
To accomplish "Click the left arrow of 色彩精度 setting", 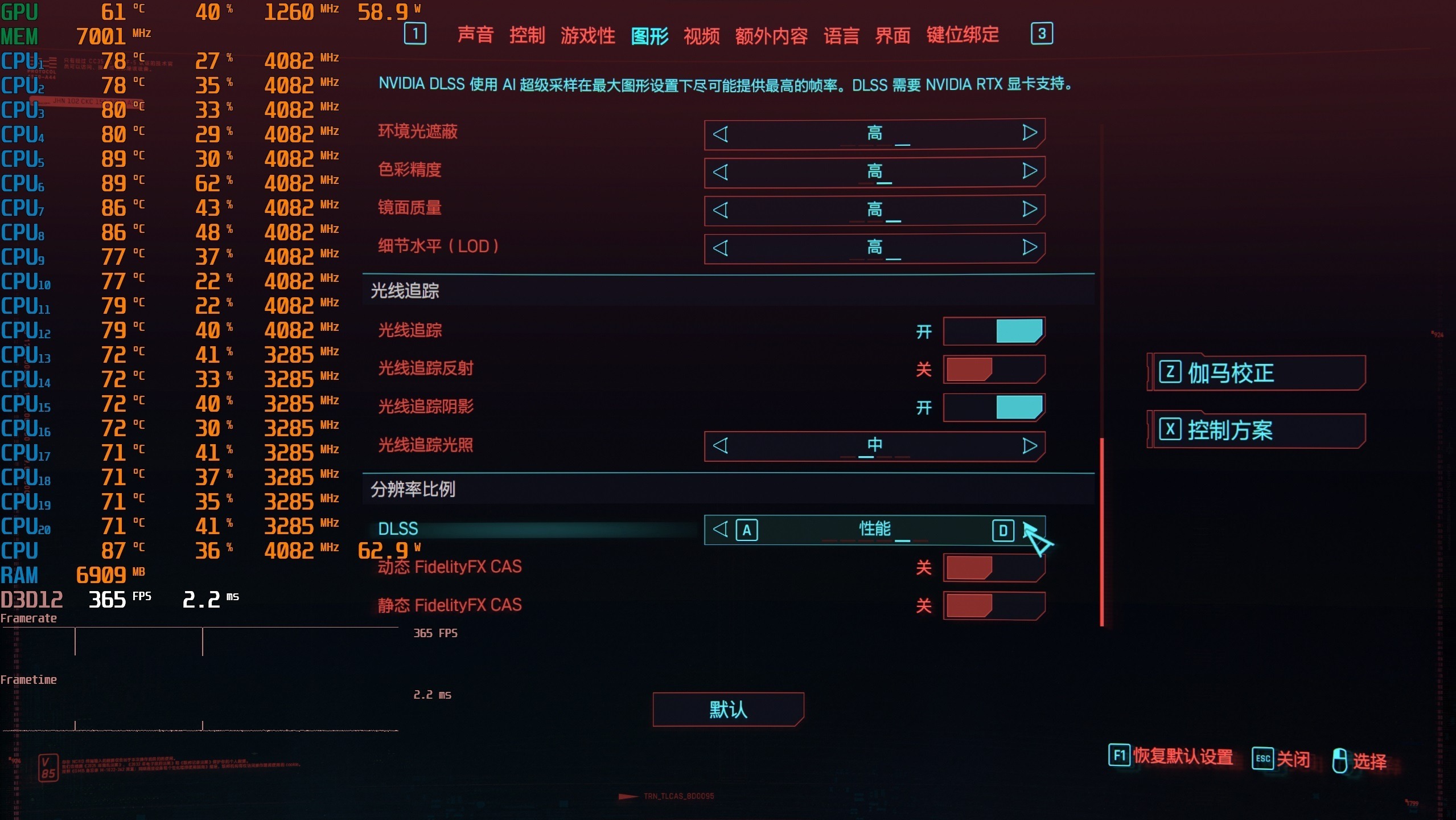I will pyautogui.click(x=722, y=171).
